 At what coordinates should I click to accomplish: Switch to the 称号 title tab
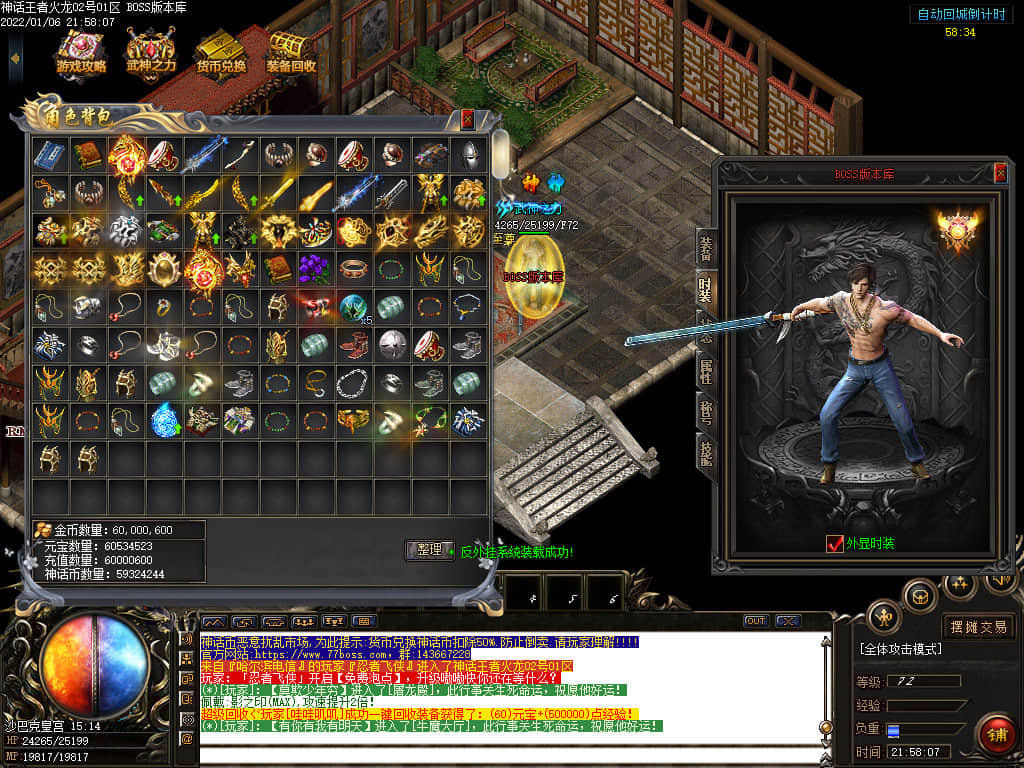tap(706, 412)
